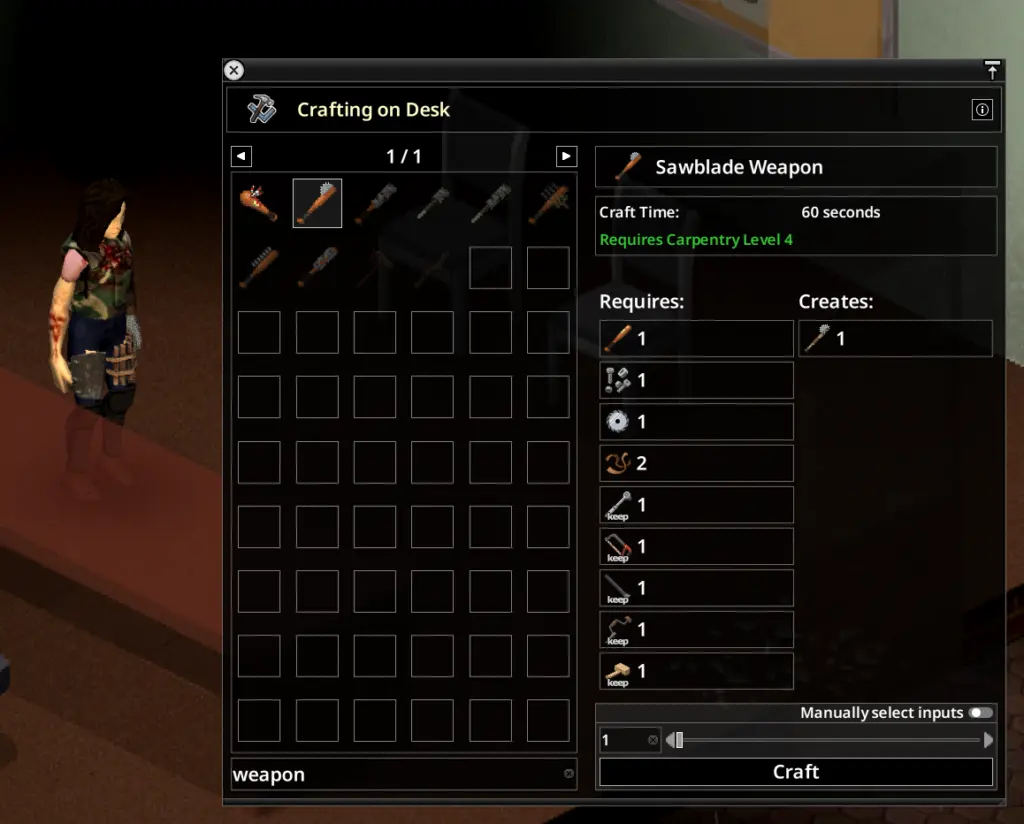Close the crafting window
Image resolution: width=1024 pixels, height=824 pixels.
pyautogui.click(x=233, y=70)
